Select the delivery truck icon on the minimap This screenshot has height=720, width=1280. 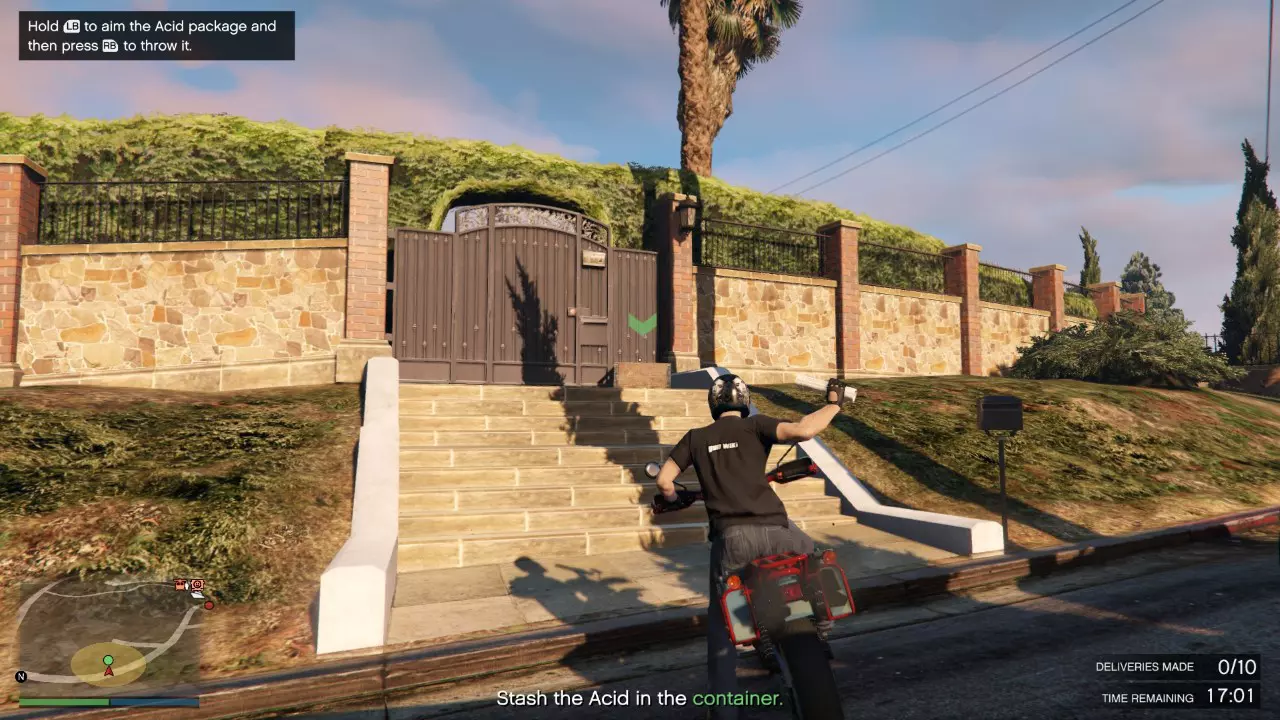179,585
